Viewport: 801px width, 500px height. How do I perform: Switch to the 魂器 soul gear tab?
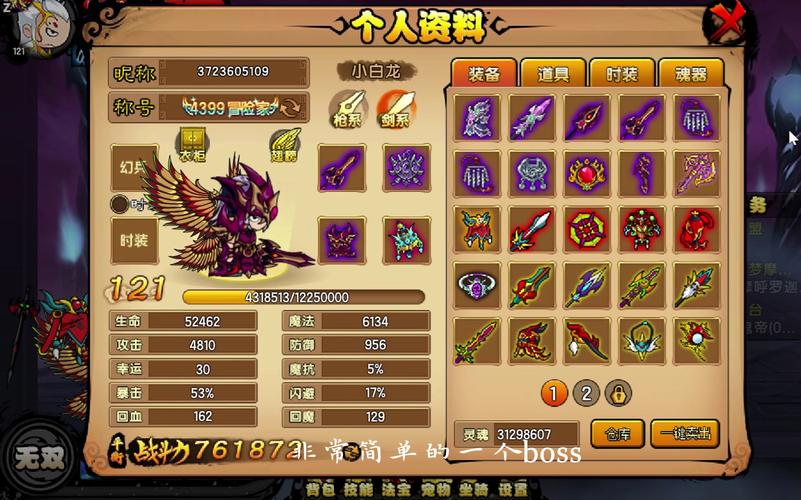click(691, 74)
